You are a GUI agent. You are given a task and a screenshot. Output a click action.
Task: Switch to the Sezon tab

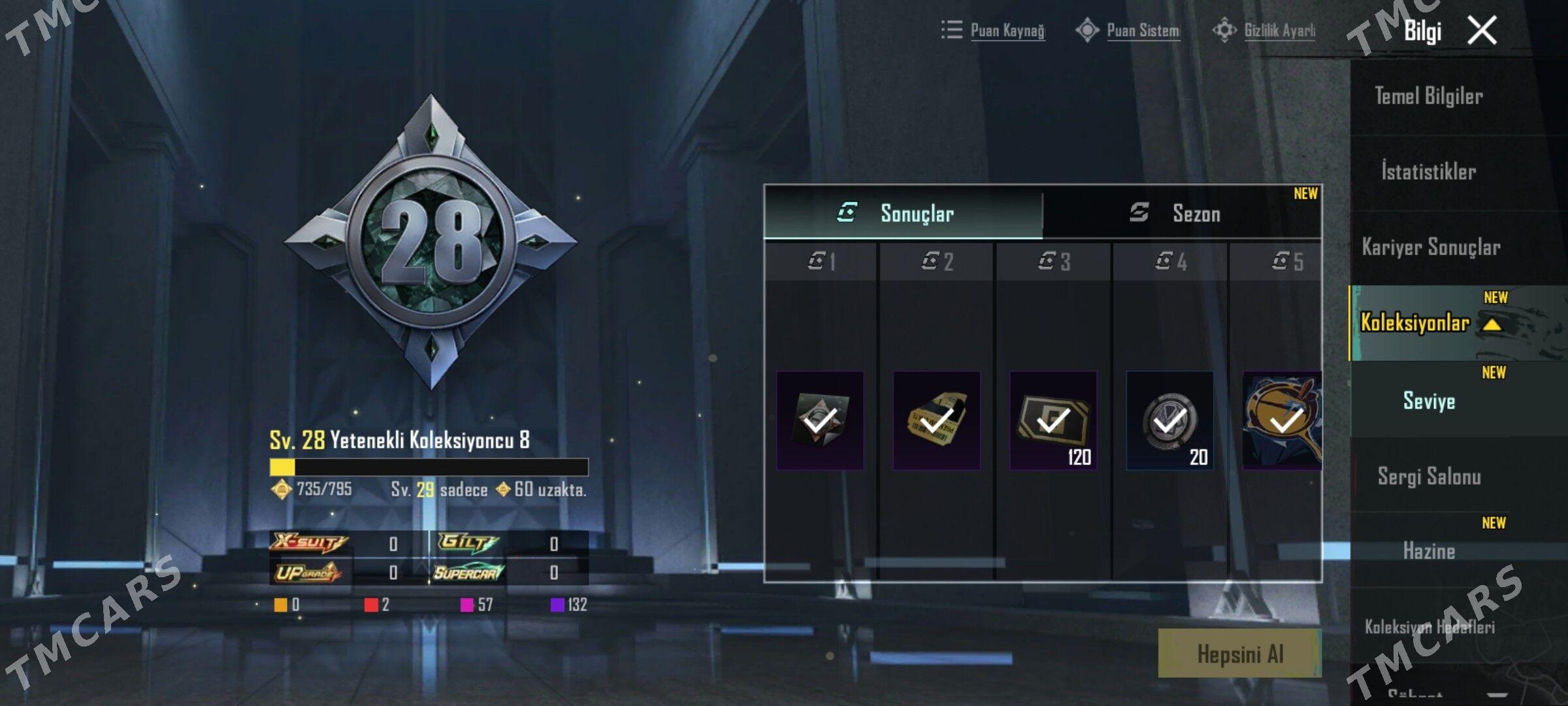(1181, 213)
